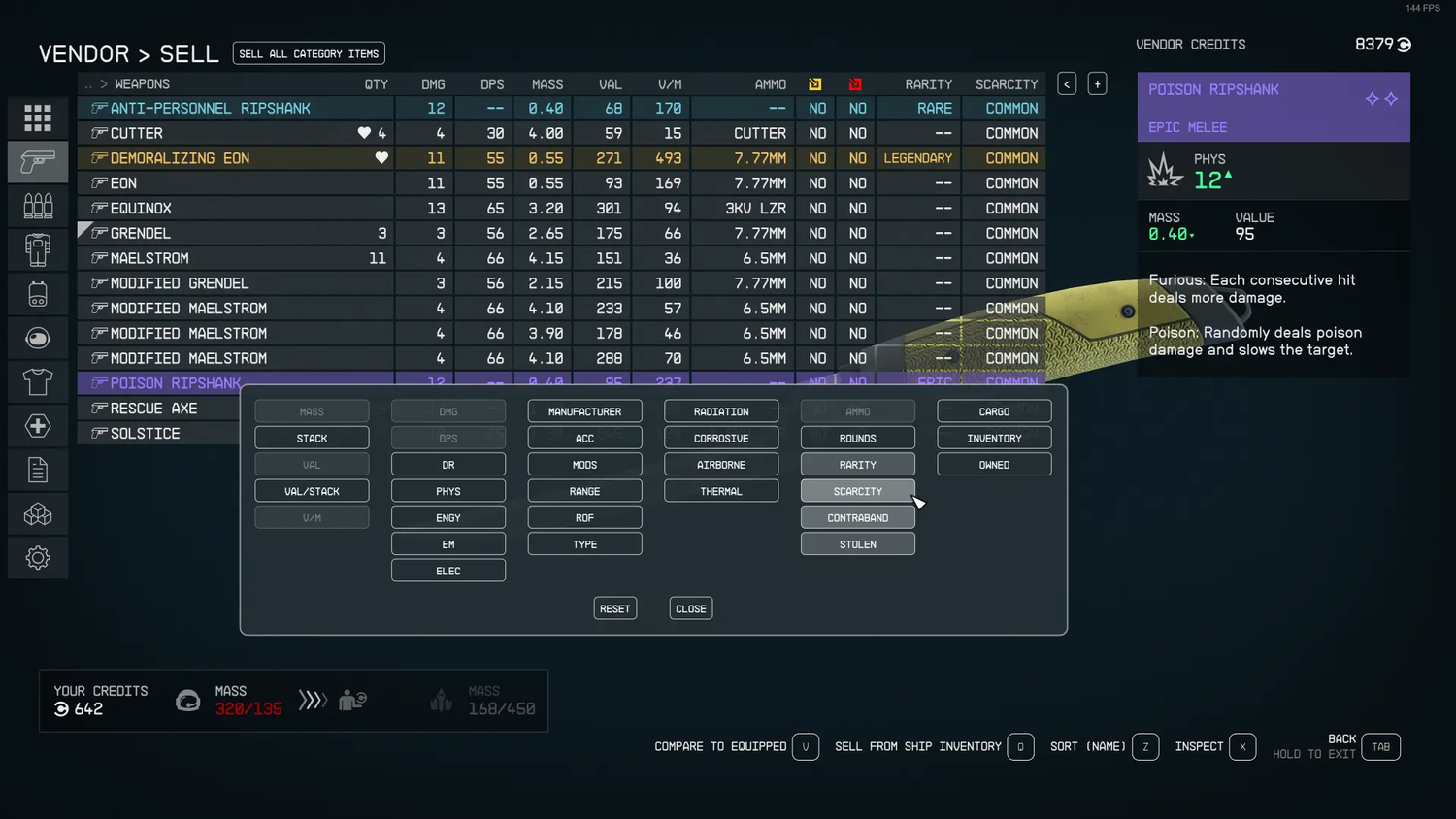The height and width of the screenshot is (819, 1456).
Task: Enable the Val/Stack column
Action: (312, 491)
